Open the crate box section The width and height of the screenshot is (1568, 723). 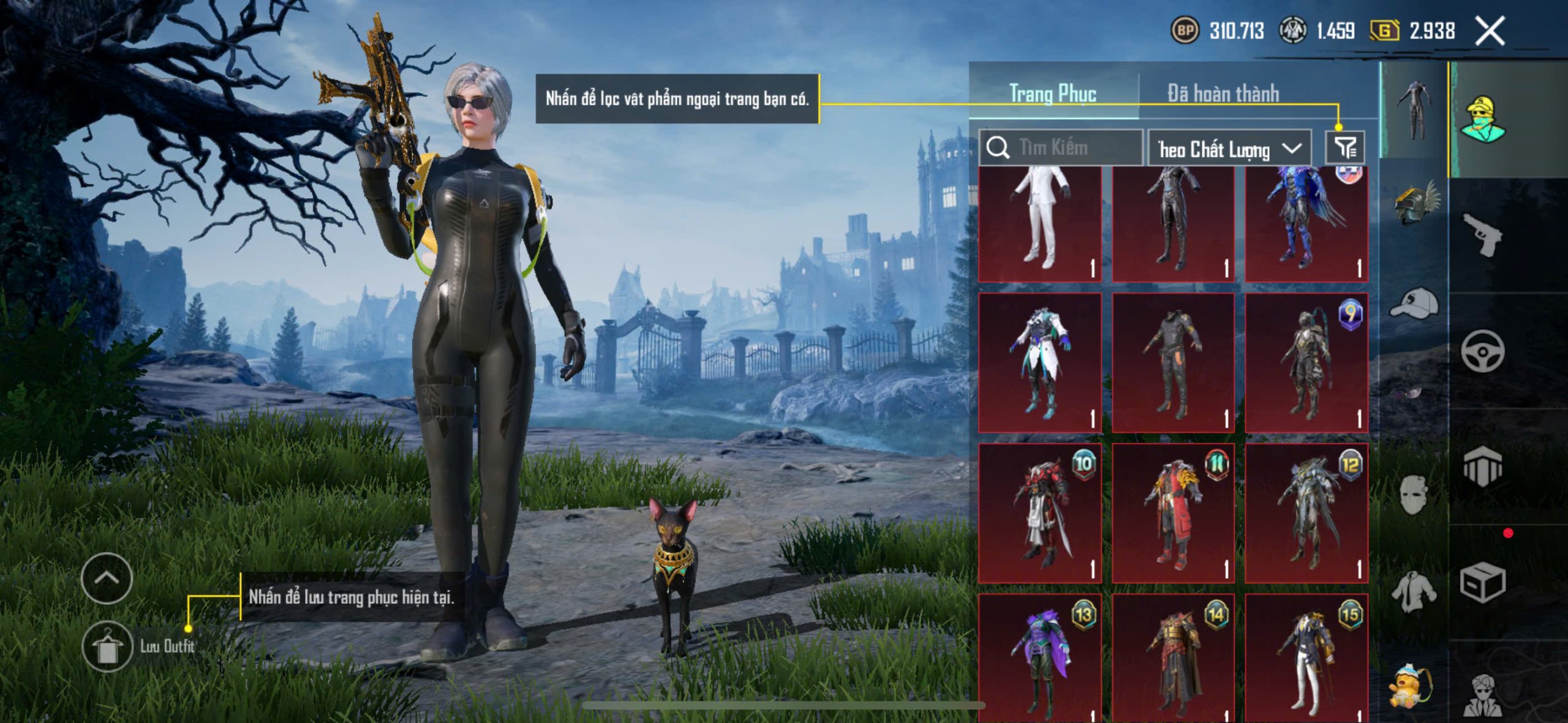click(1482, 582)
